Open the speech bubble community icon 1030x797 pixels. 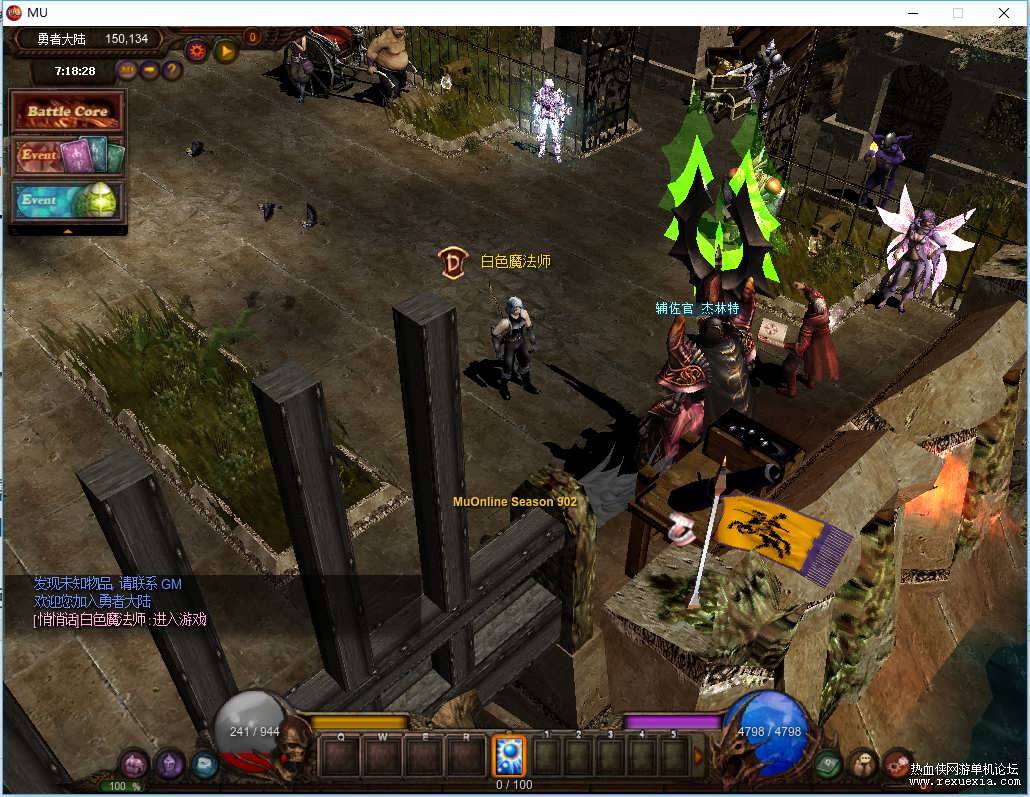click(862, 765)
